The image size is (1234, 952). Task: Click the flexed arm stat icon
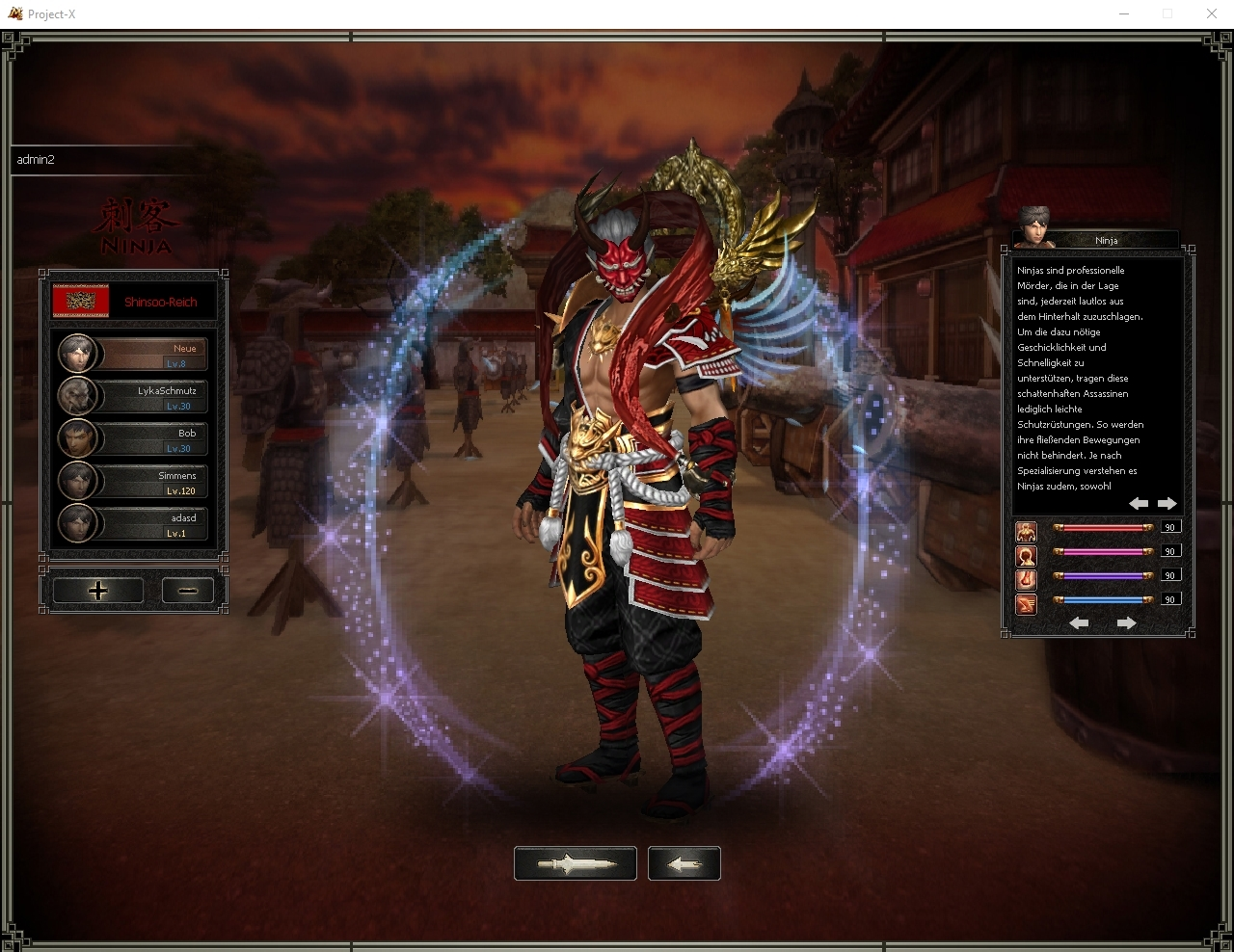[x=1026, y=579]
